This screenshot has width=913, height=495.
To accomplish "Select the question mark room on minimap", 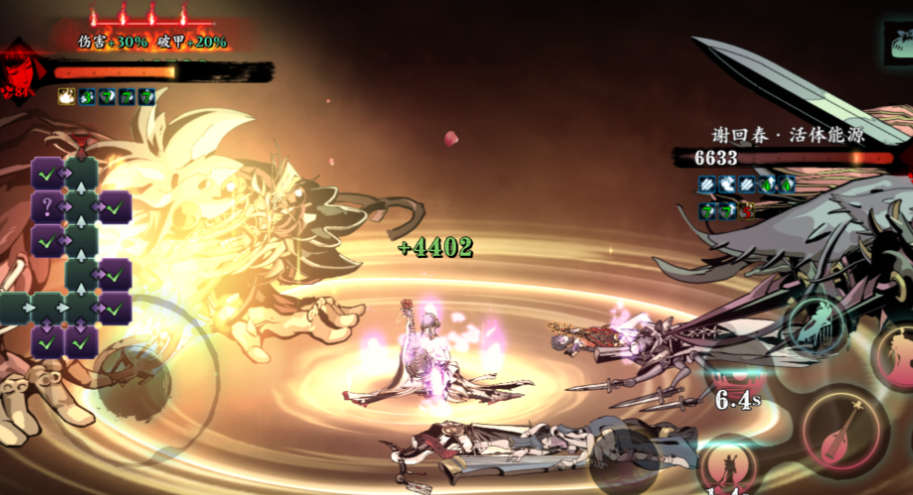I will coord(47,207).
